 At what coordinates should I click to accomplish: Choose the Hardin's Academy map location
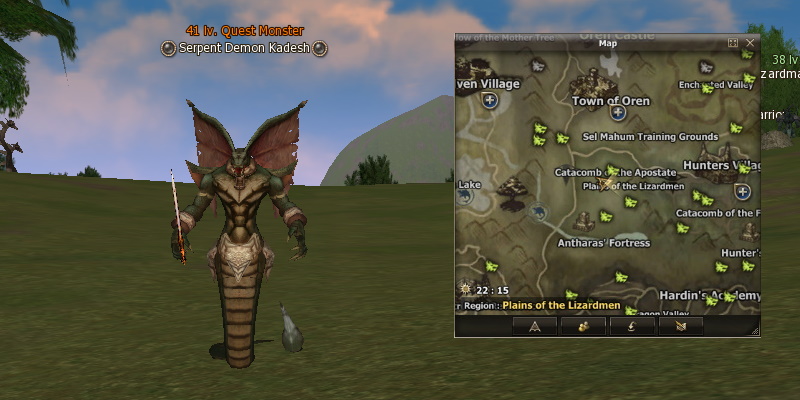[710, 296]
